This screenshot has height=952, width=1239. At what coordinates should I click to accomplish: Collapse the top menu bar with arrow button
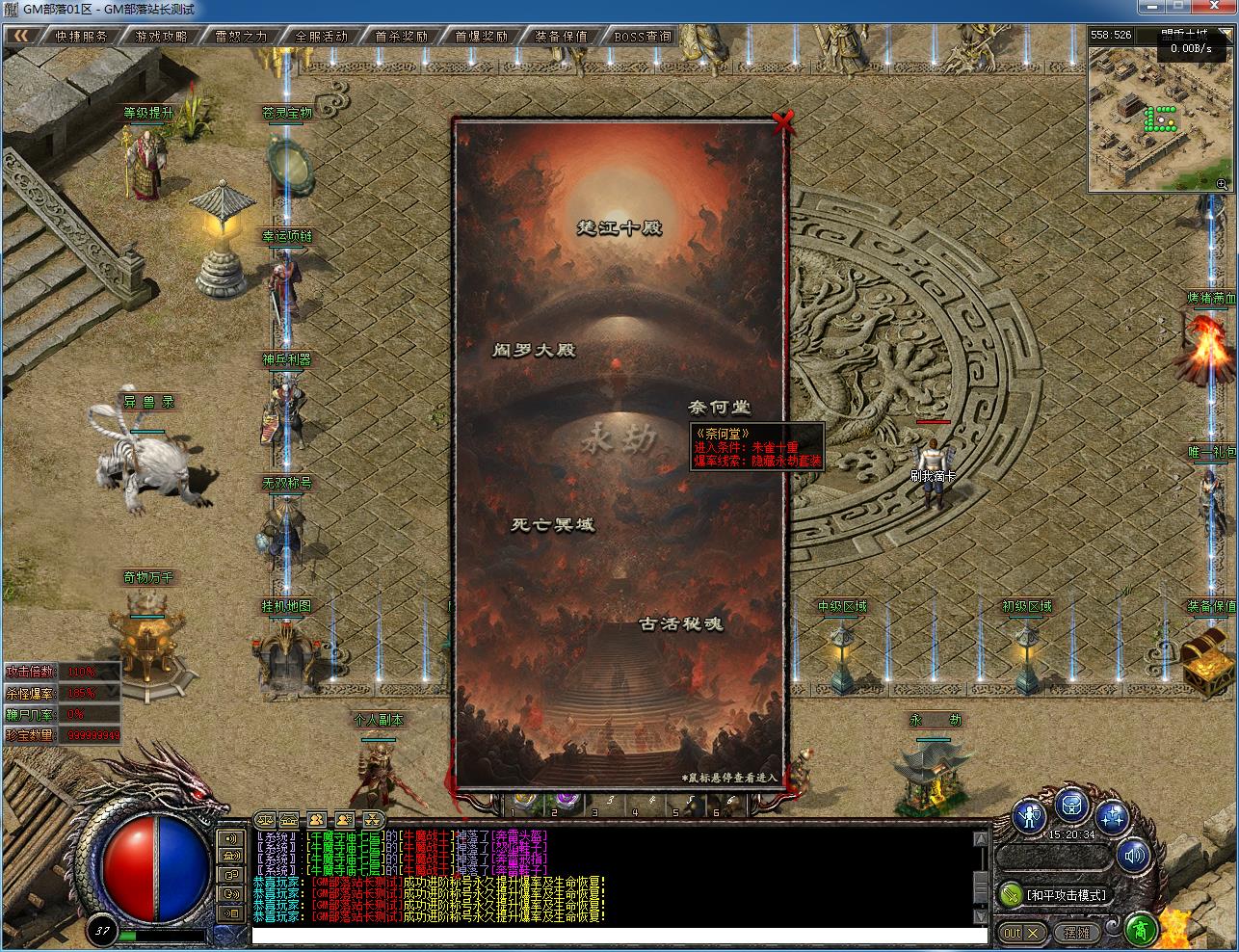tap(21, 37)
